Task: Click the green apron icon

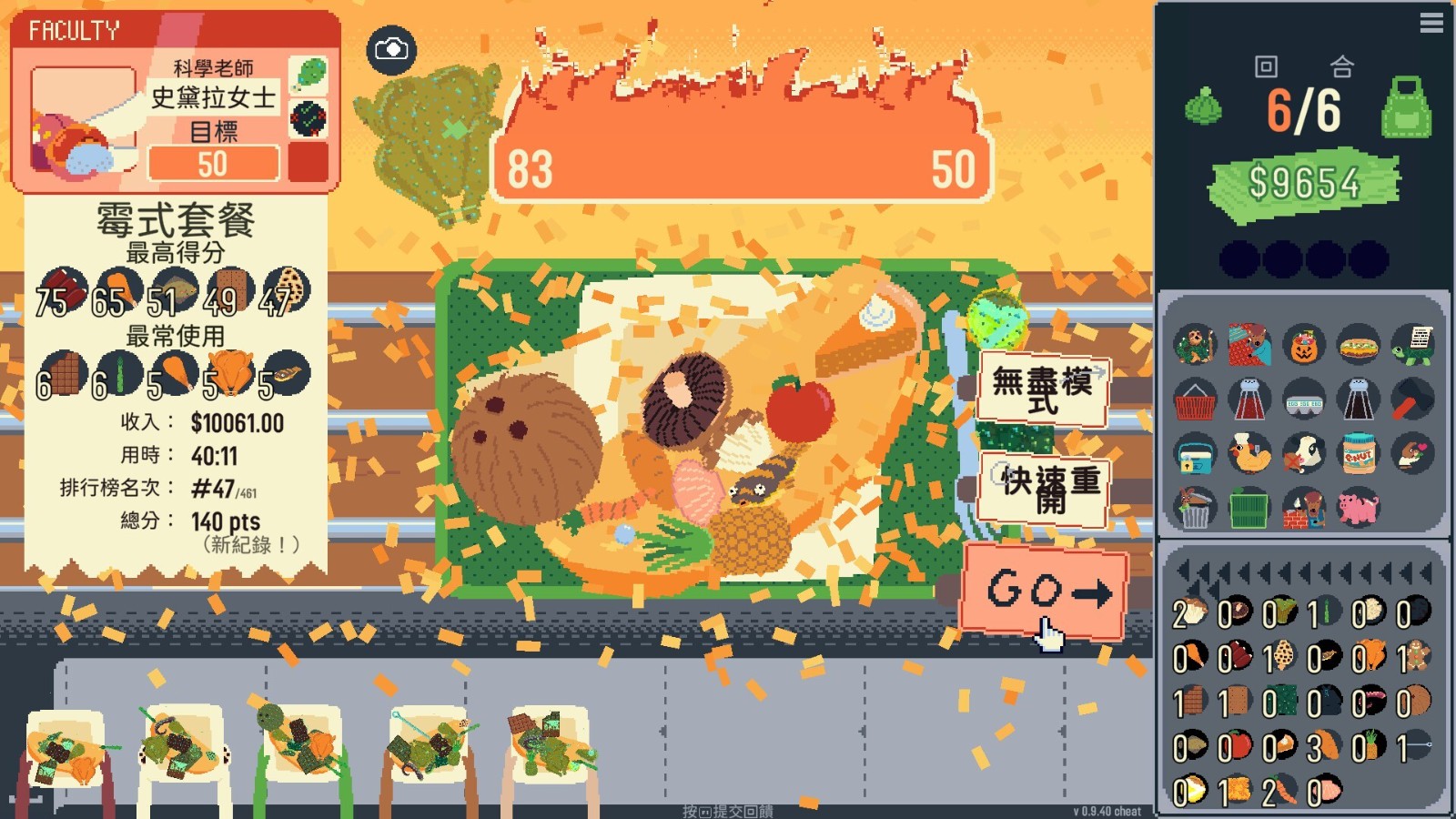Action: point(1406,107)
